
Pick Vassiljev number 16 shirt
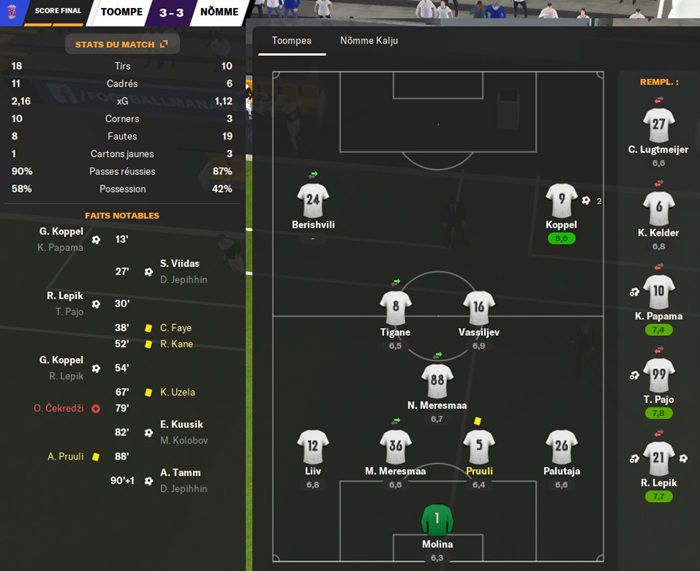coord(479,308)
